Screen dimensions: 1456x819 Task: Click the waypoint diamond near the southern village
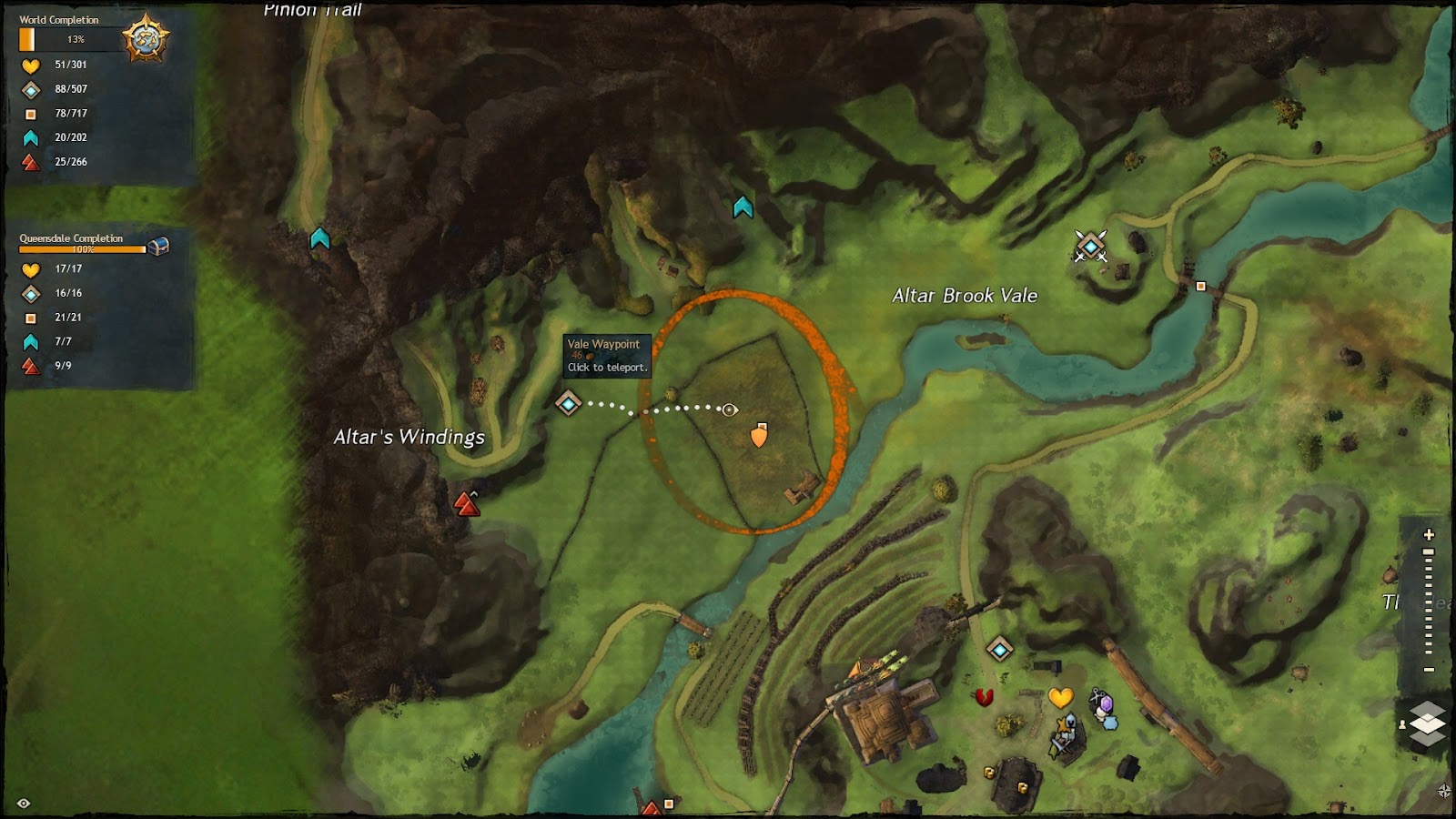pyautogui.click(x=999, y=648)
